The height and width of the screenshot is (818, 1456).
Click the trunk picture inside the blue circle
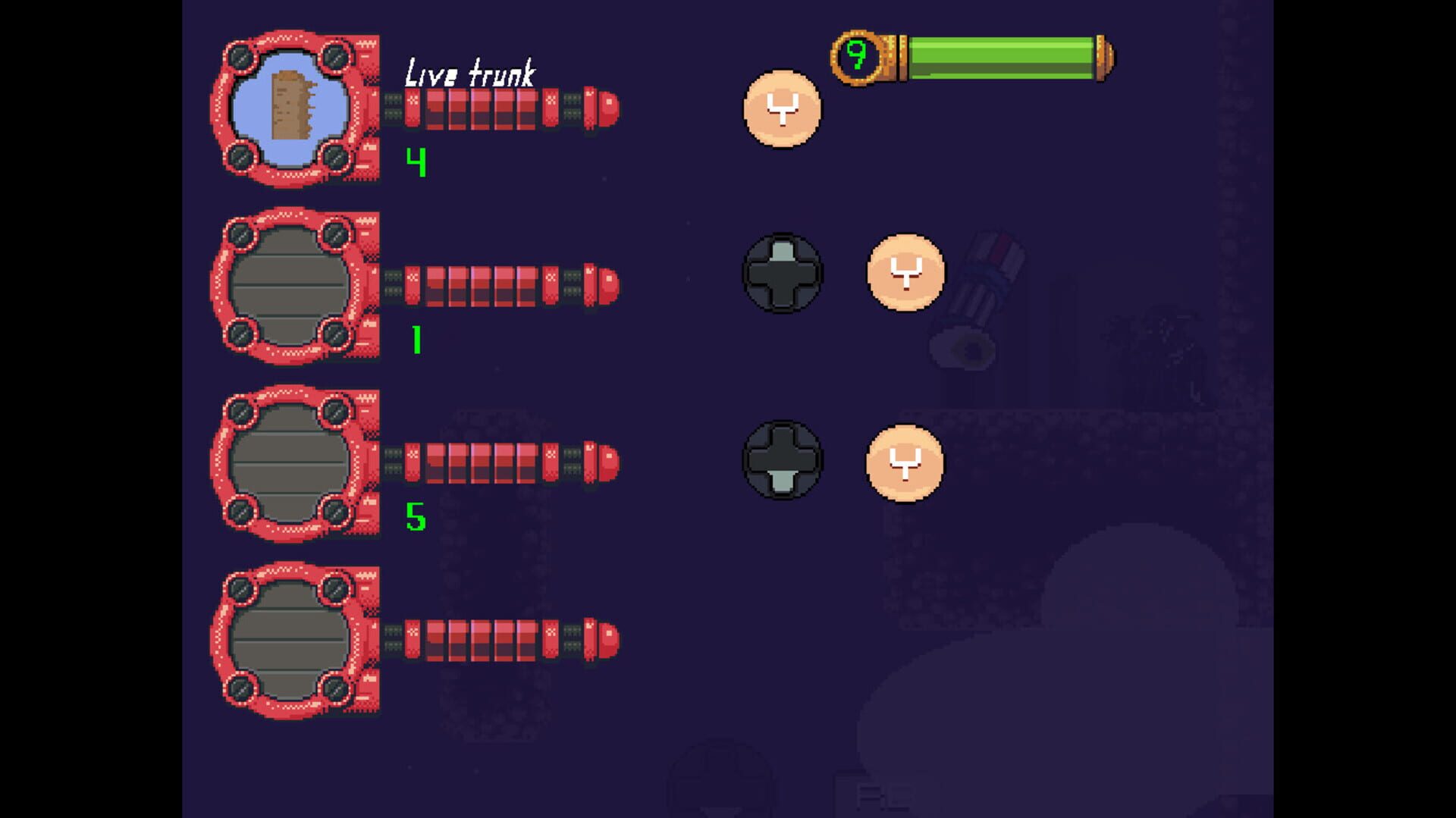292,106
